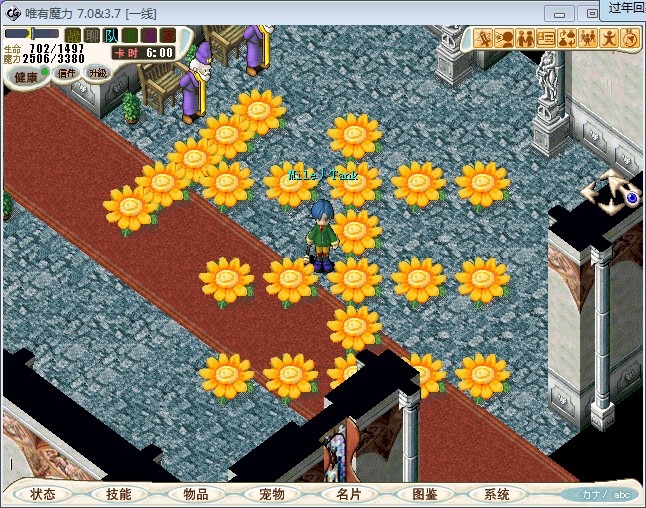This screenshot has height=508, width=646.
Task: Open the 系统 system menu
Action: coord(497,494)
